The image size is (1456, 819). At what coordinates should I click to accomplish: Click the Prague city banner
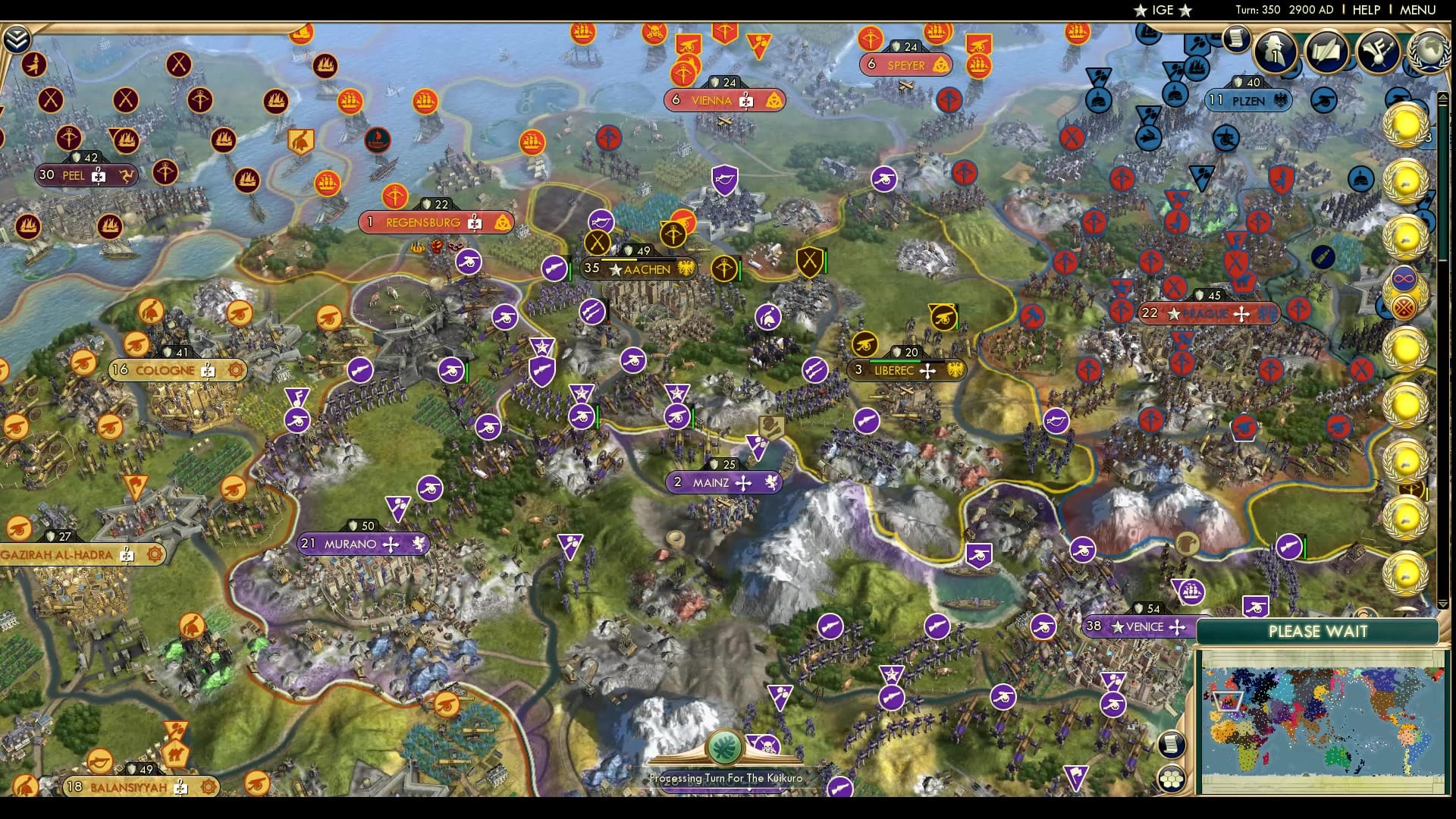(x=1209, y=313)
